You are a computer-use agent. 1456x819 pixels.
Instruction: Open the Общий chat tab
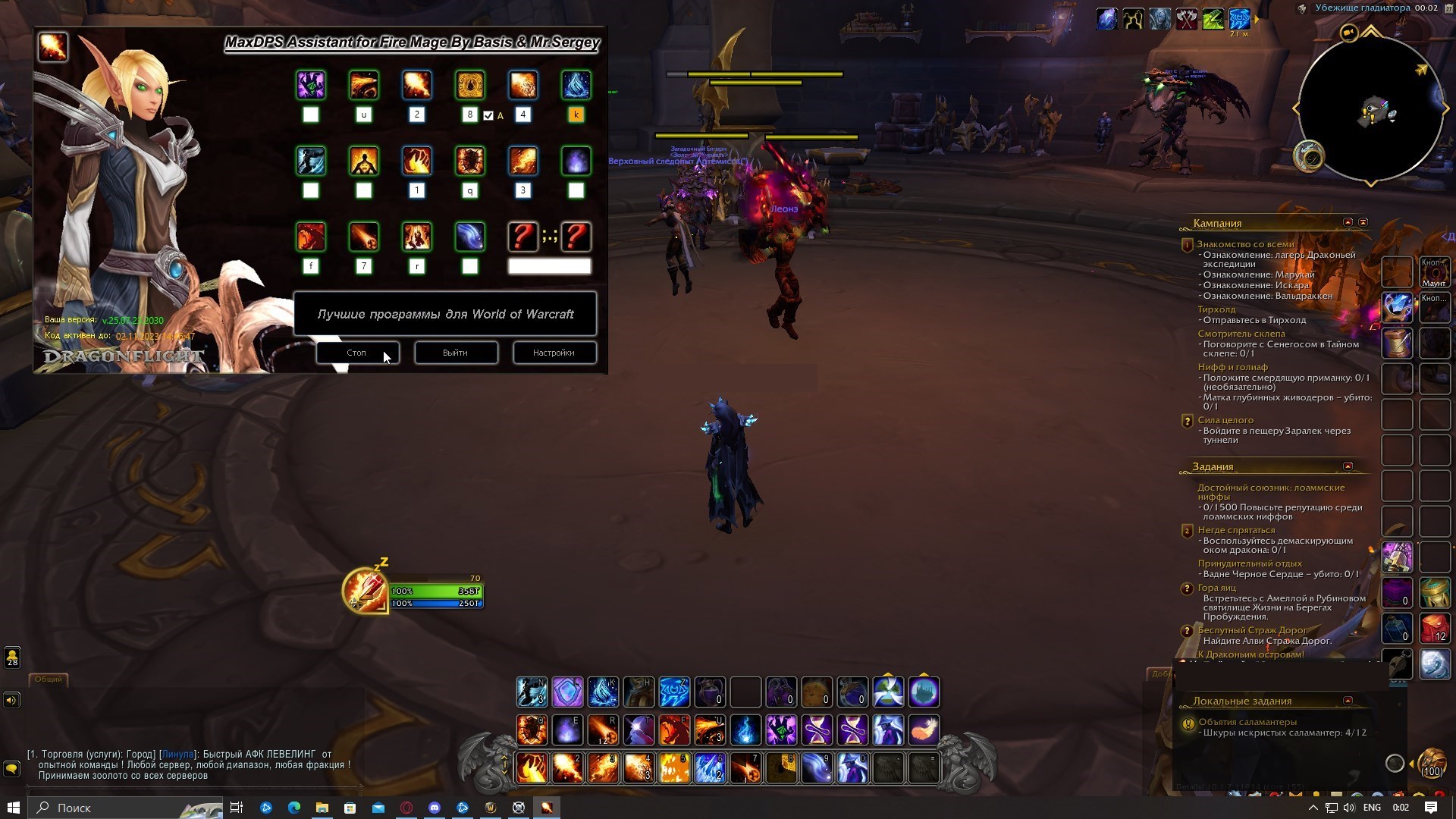click(48, 679)
